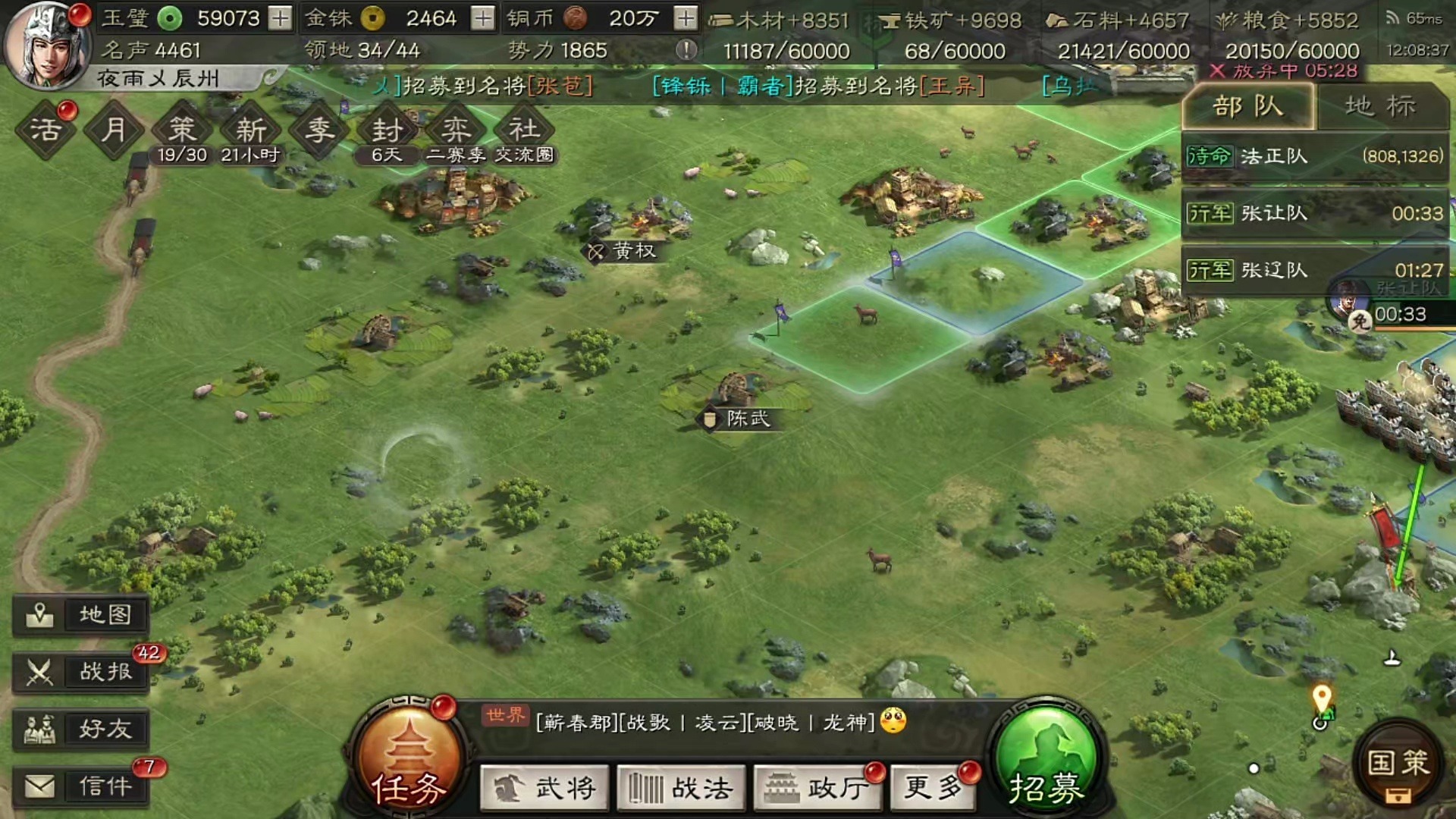This screenshot has width=1456, height=819.
Task: Open the 好友 (Friends) list
Action: click(x=81, y=729)
